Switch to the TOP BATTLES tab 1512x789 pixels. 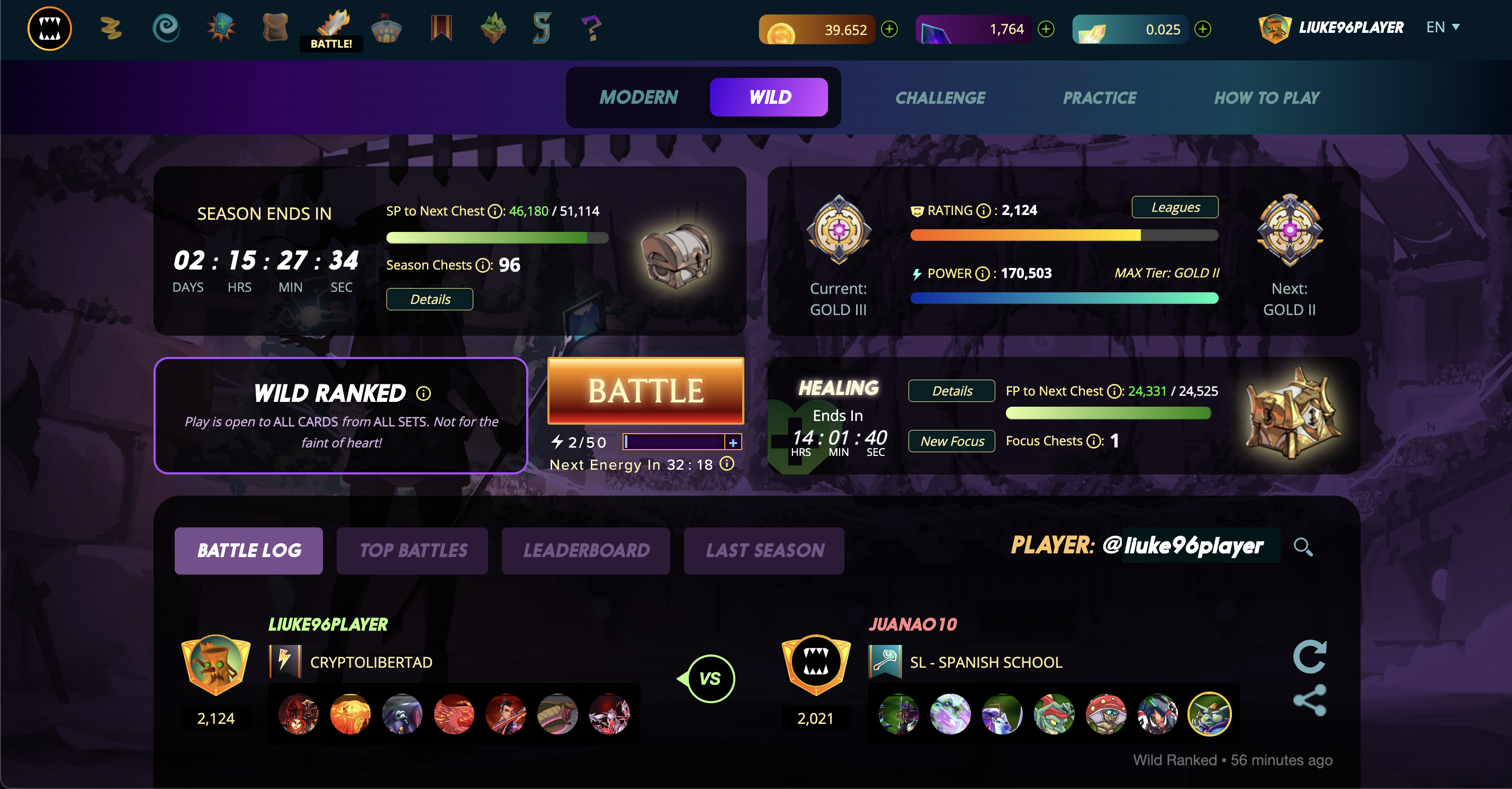click(x=412, y=550)
